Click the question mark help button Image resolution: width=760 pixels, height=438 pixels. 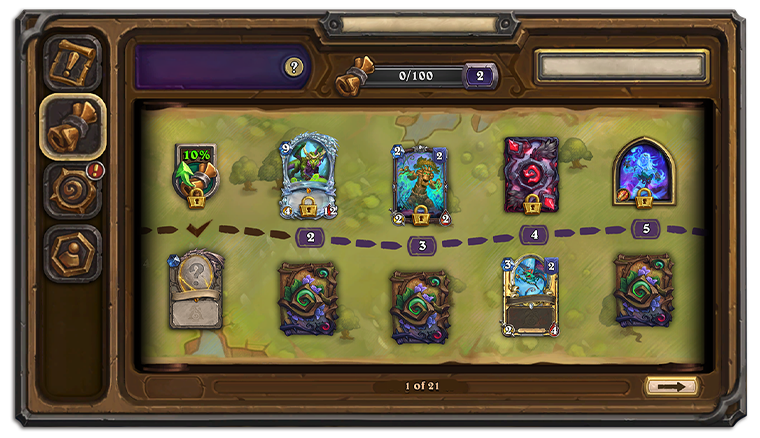click(x=293, y=67)
